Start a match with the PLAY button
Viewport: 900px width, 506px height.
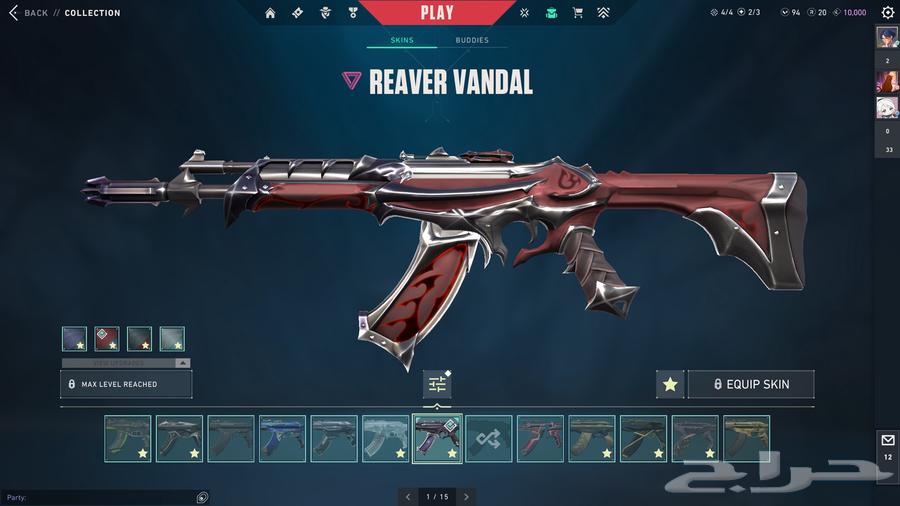point(437,13)
